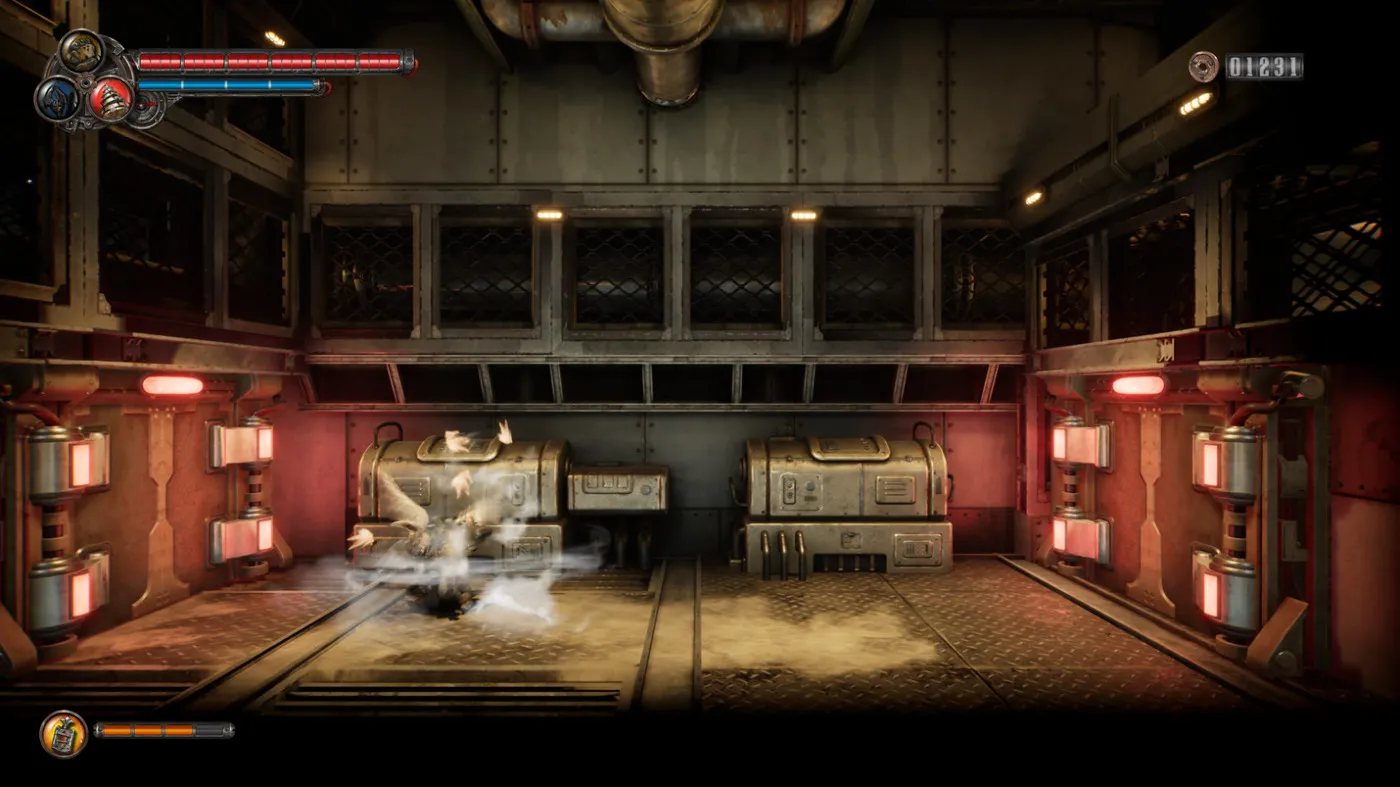Select the fist weapon icon
This screenshot has width=1400, height=787.
pyautogui.click(x=80, y=52)
